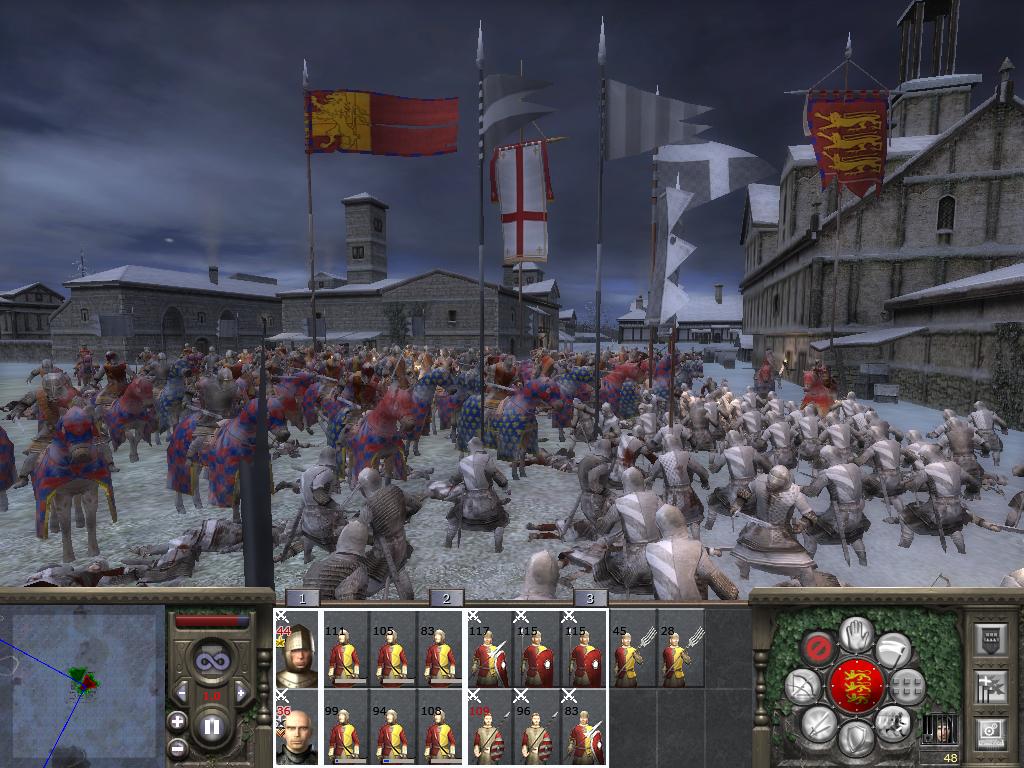Zoom out the minimap with minus button

(x=178, y=746)
